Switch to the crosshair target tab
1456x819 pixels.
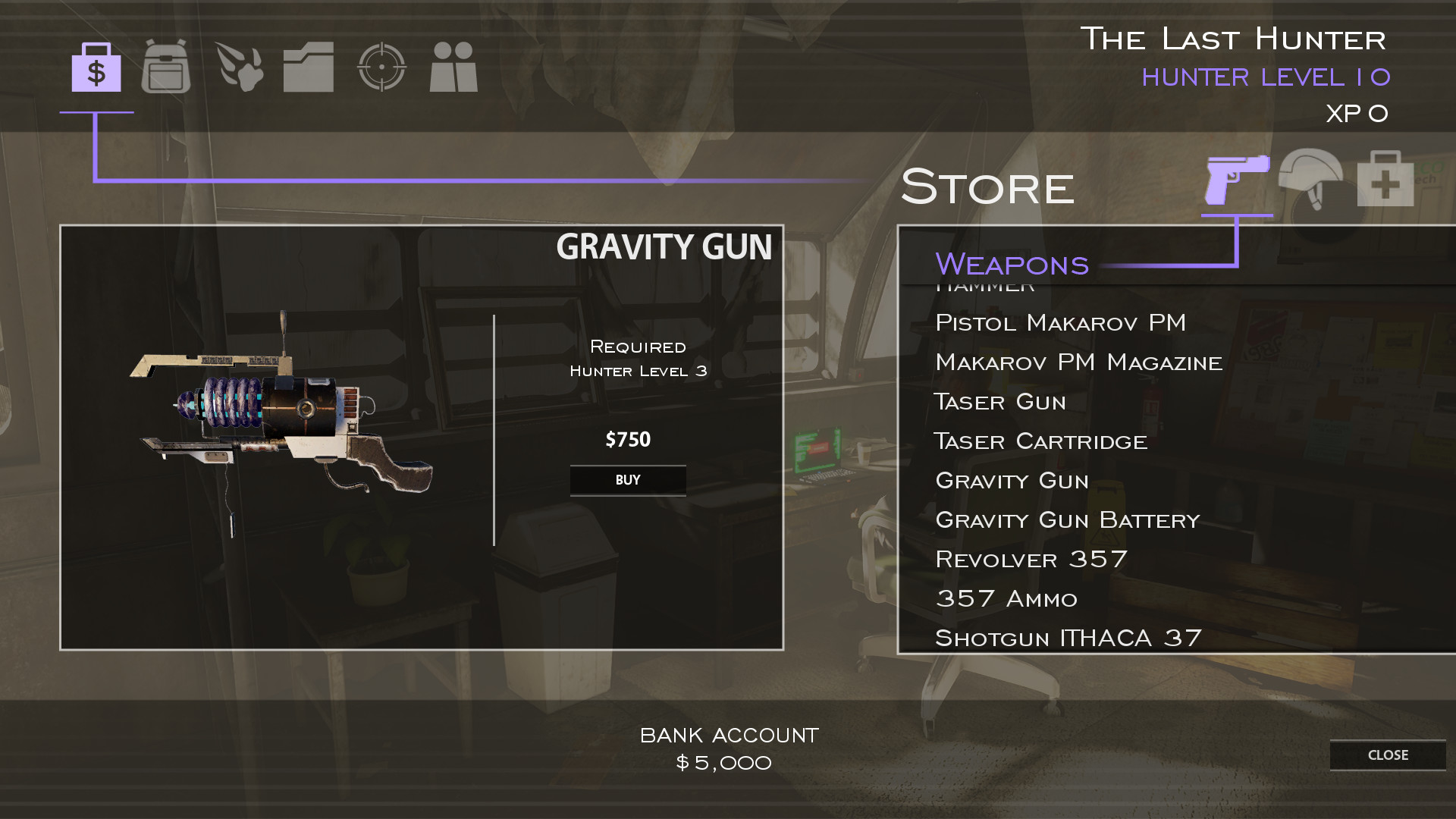381,67
